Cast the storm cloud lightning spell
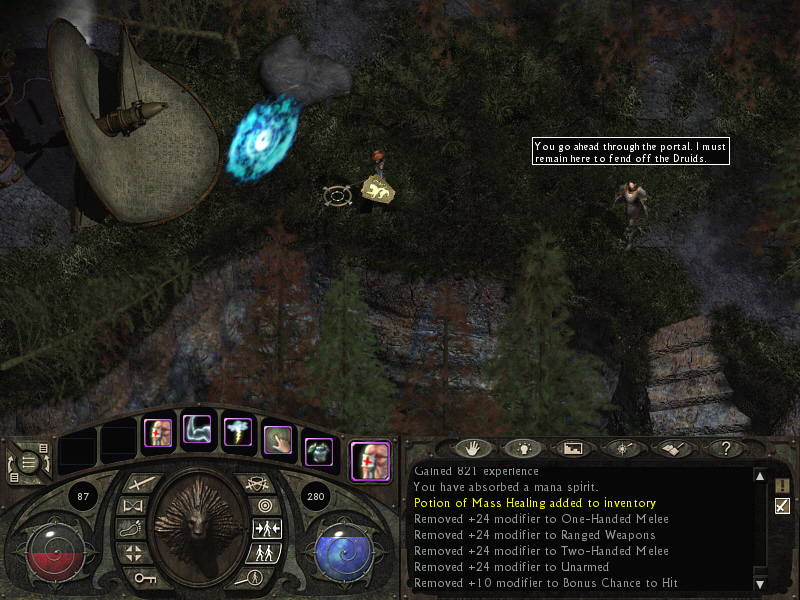Image resolution: width=800 pixels, height=600 pixels. tap(238, 434)
